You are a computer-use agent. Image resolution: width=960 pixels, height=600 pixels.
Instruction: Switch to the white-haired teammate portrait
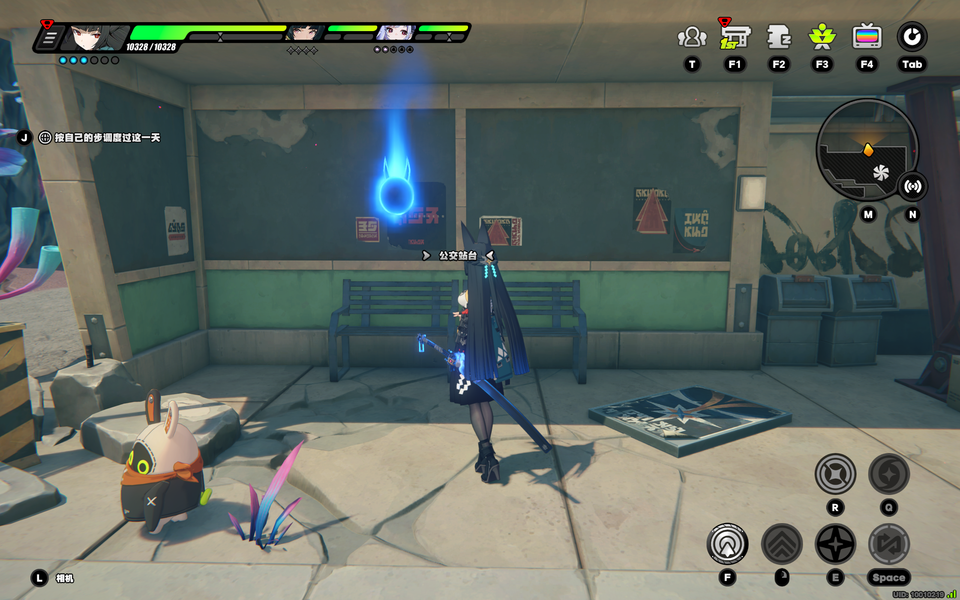coord(393,33)
